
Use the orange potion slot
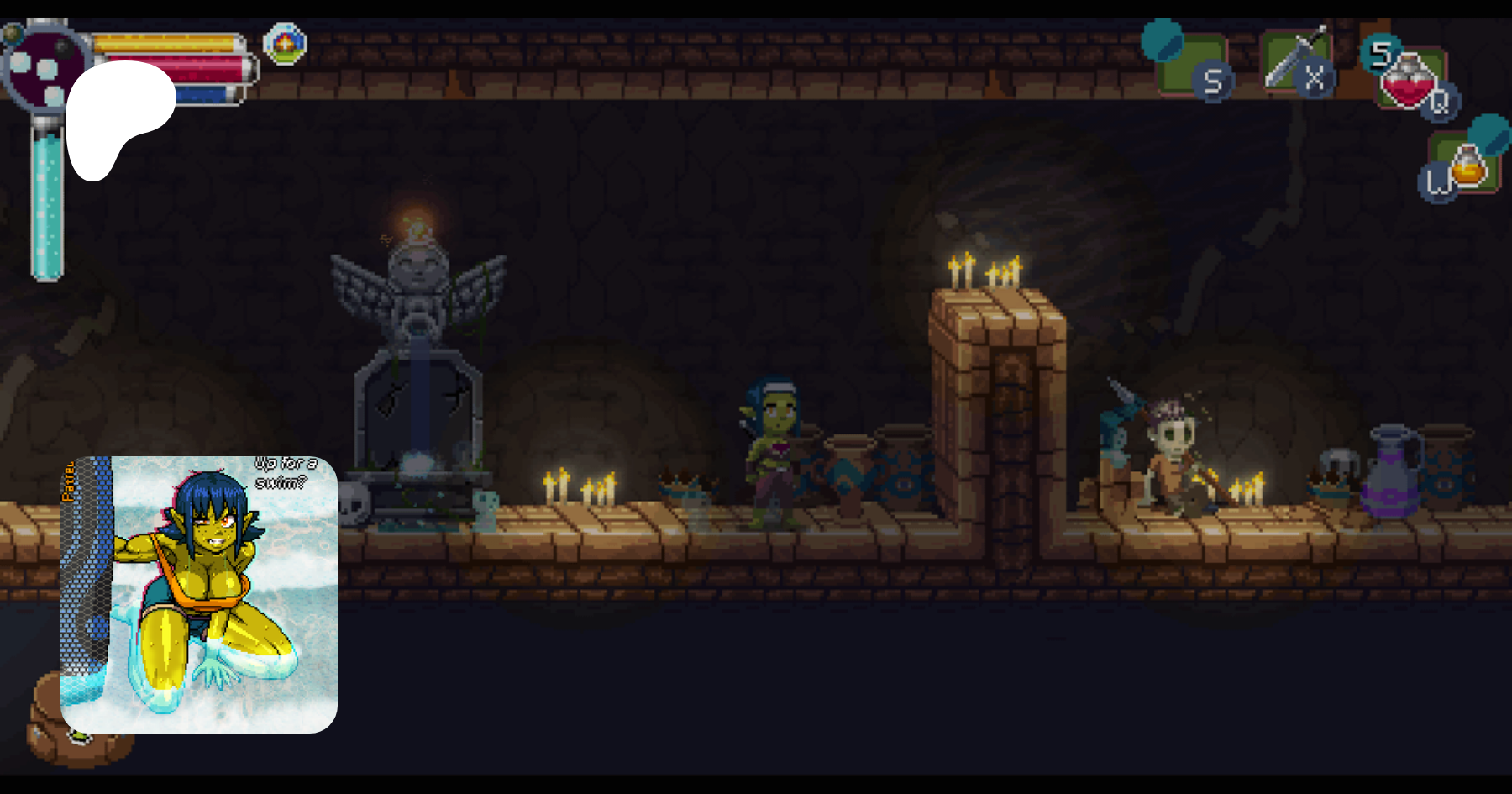point(1467,165)
